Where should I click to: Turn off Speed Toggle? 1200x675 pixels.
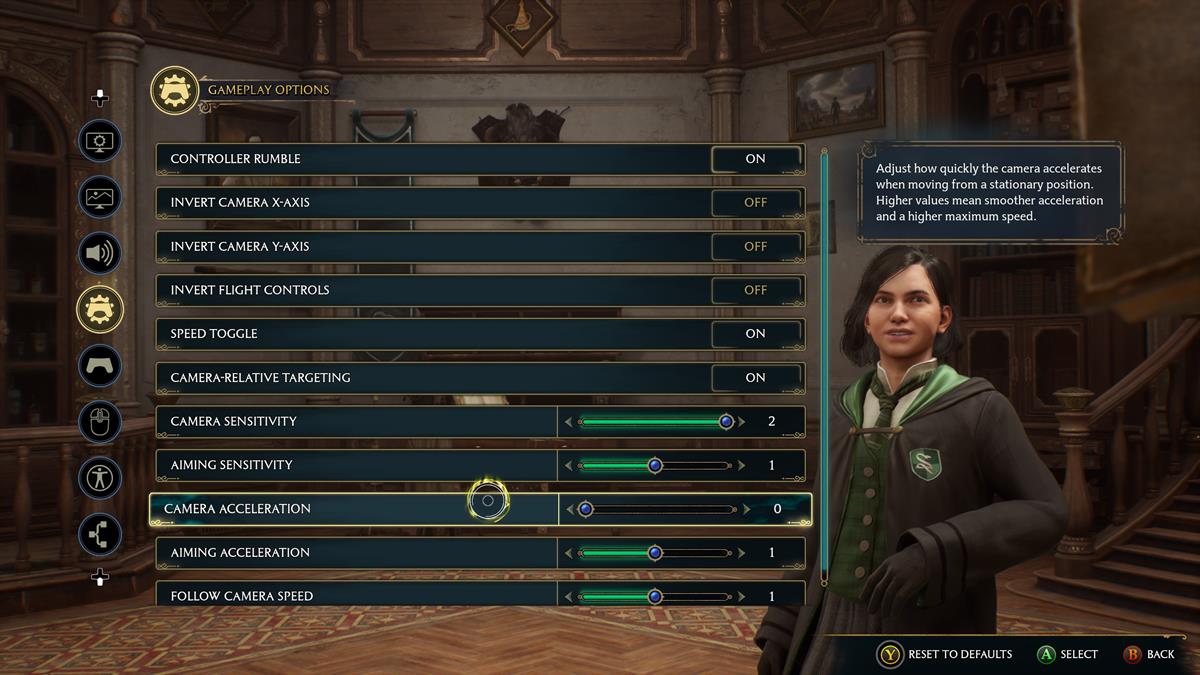click(756, 334)
